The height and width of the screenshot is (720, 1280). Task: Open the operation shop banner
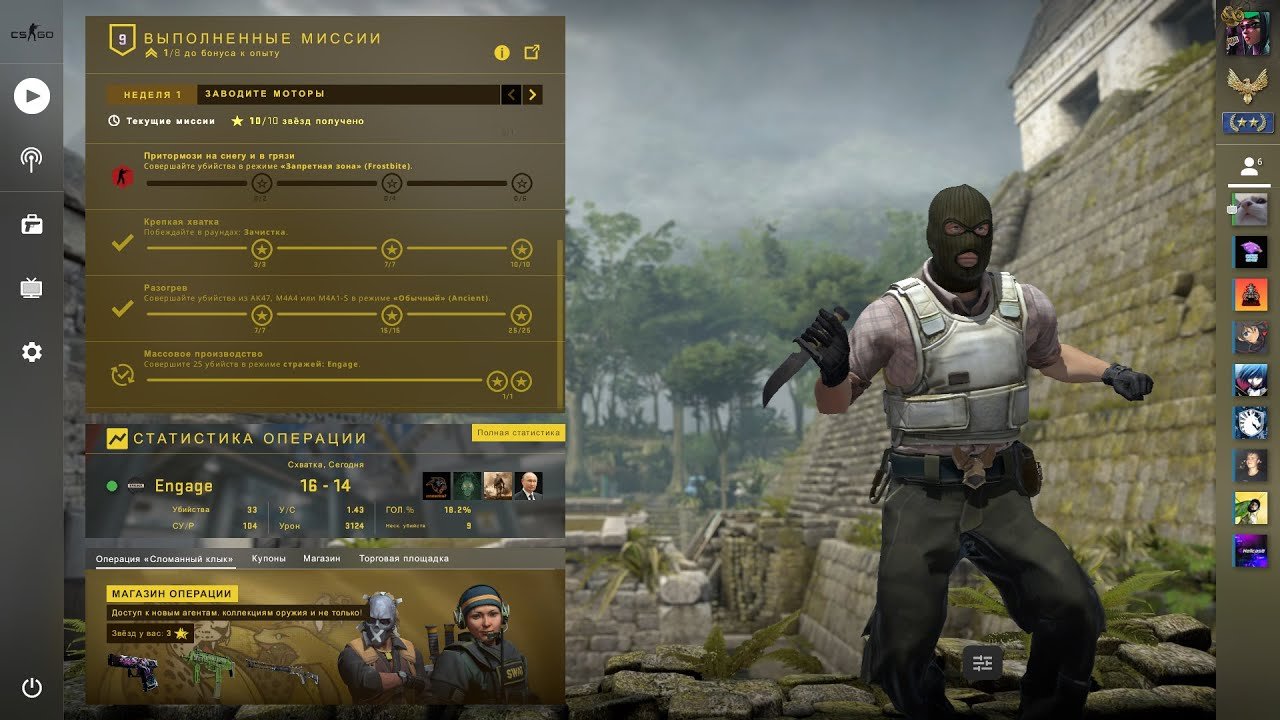click(x=172, y=594)
